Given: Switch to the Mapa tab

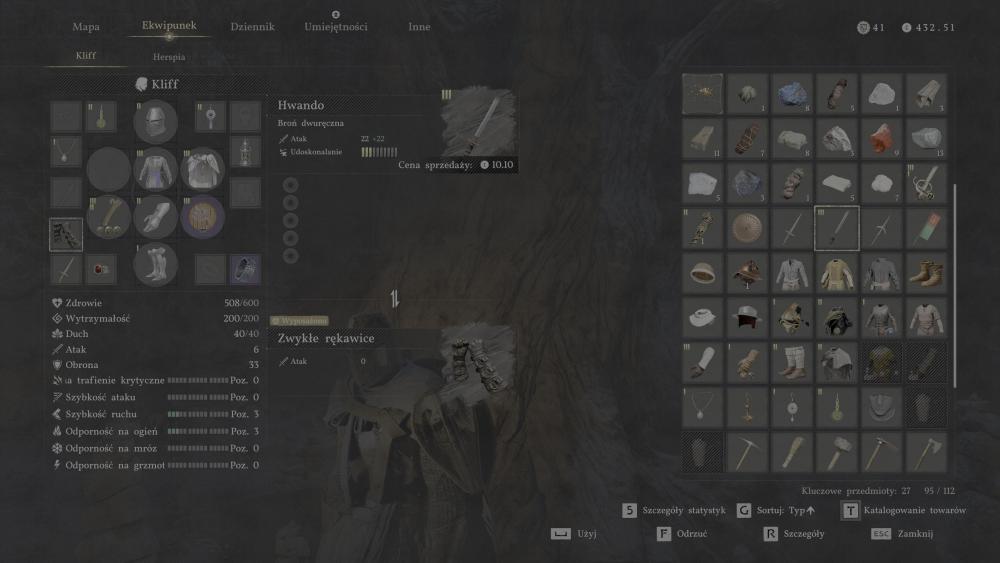Looking at the screenshot, I should point(86,27).
